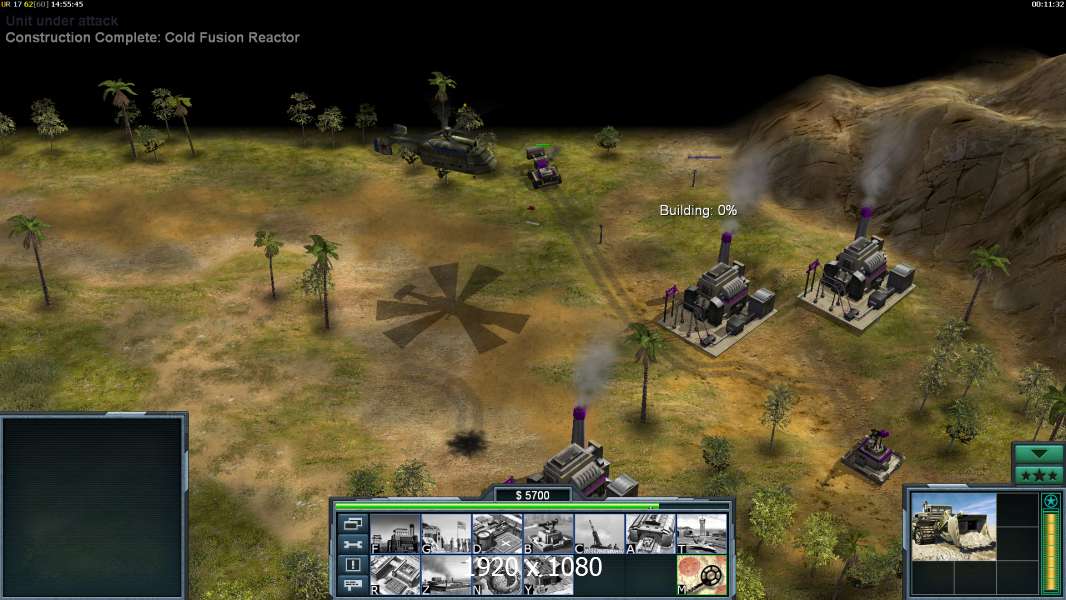Screen dimensions: 1066x600
Task: Click the overlapping windows button on command bar
Action: pos(352,523)
